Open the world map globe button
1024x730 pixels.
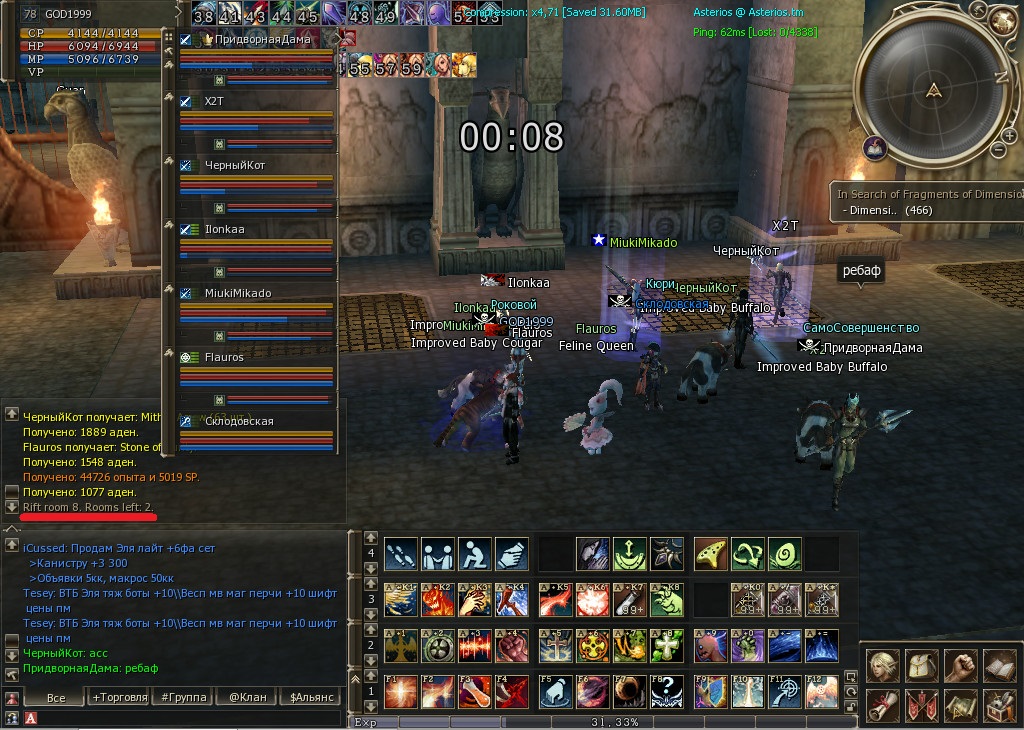tap(1004, 18)
